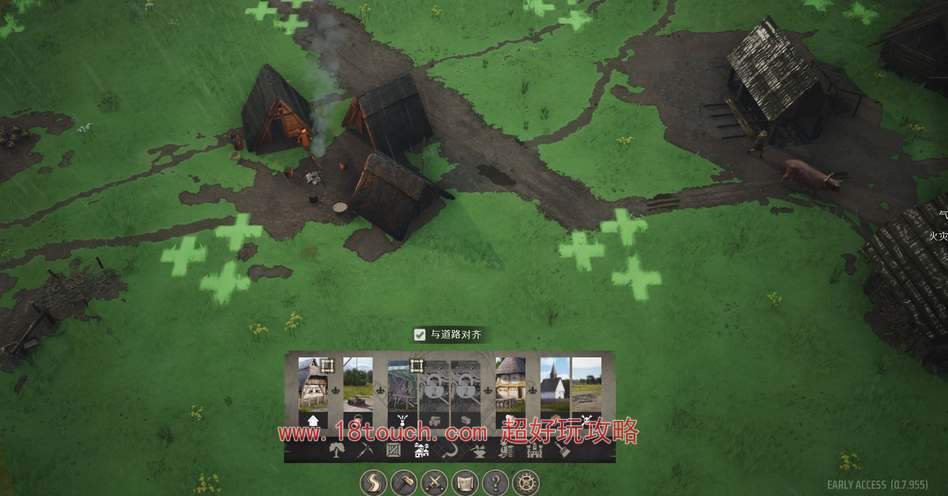Screen dimensions: 948x496
Task: Select the white church building card
Action: coord(555,387)
